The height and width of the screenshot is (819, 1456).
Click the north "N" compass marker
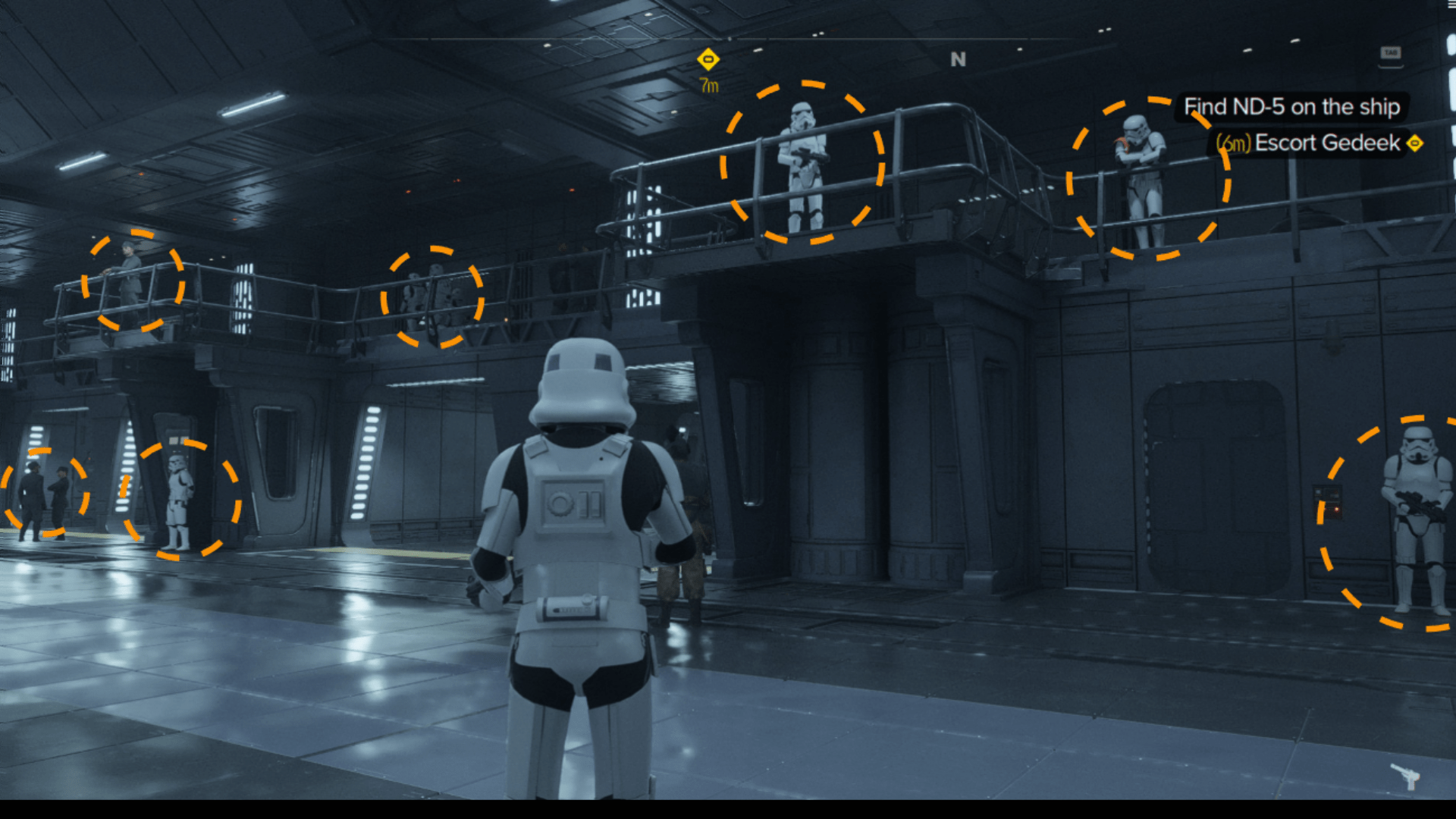[x=959, y=59]
